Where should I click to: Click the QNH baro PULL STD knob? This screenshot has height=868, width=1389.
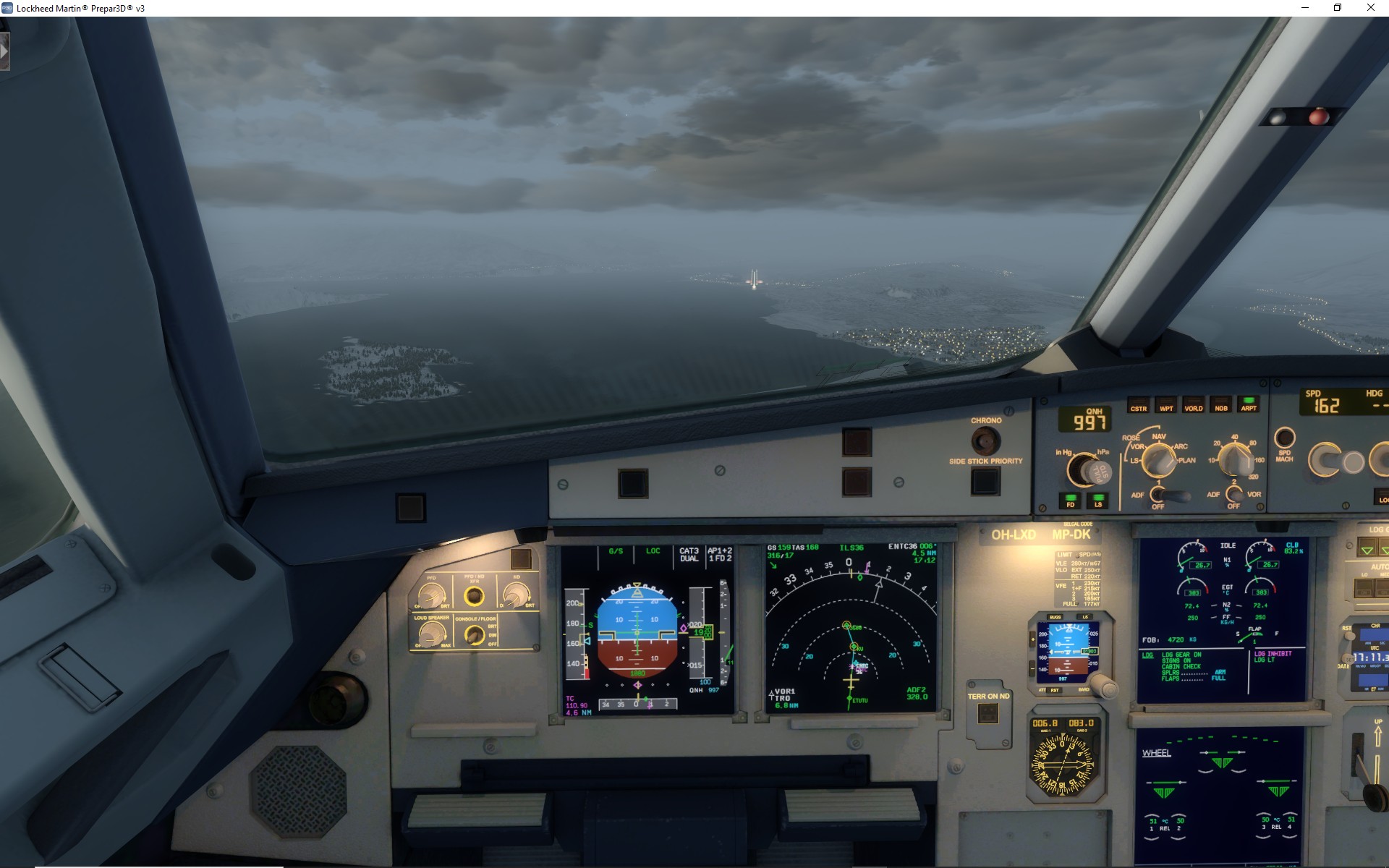1085,470
